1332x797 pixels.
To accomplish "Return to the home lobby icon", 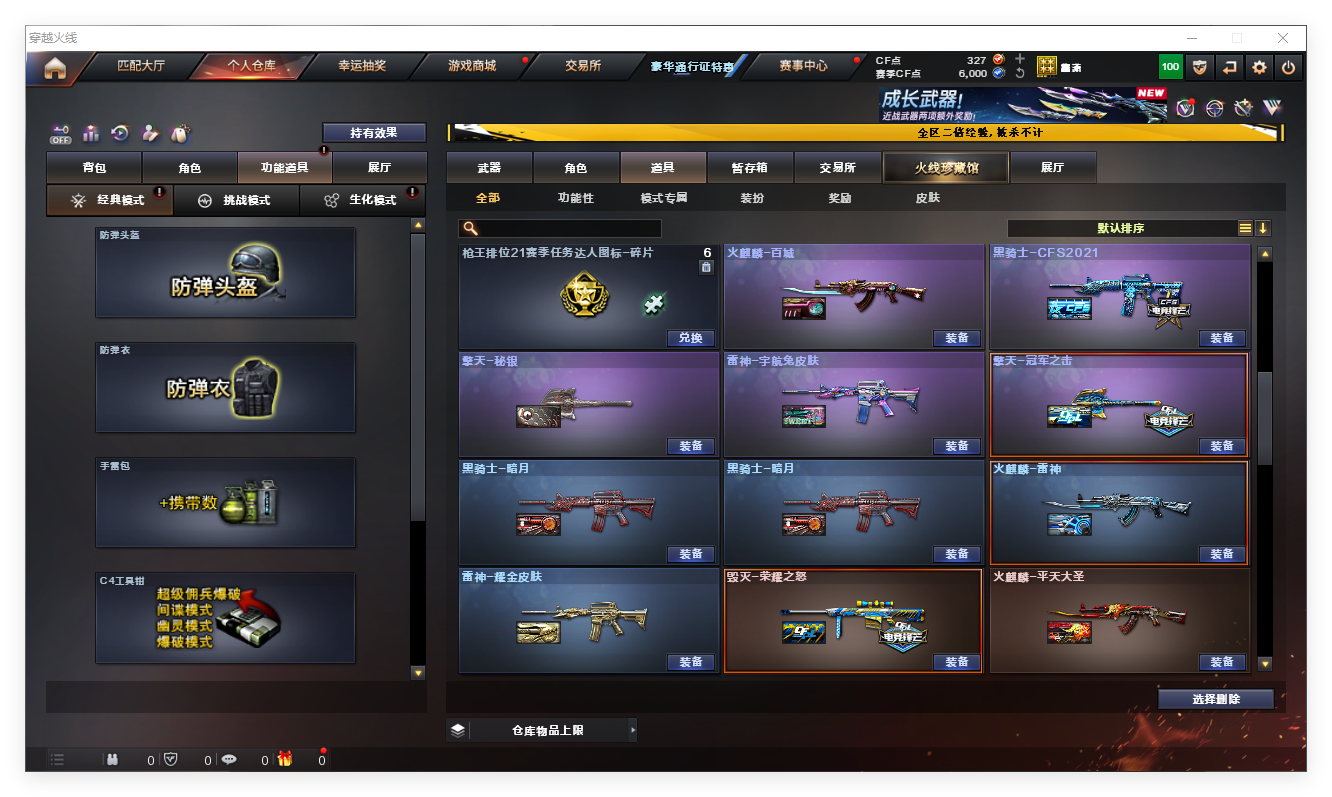I will click(55, 68).
